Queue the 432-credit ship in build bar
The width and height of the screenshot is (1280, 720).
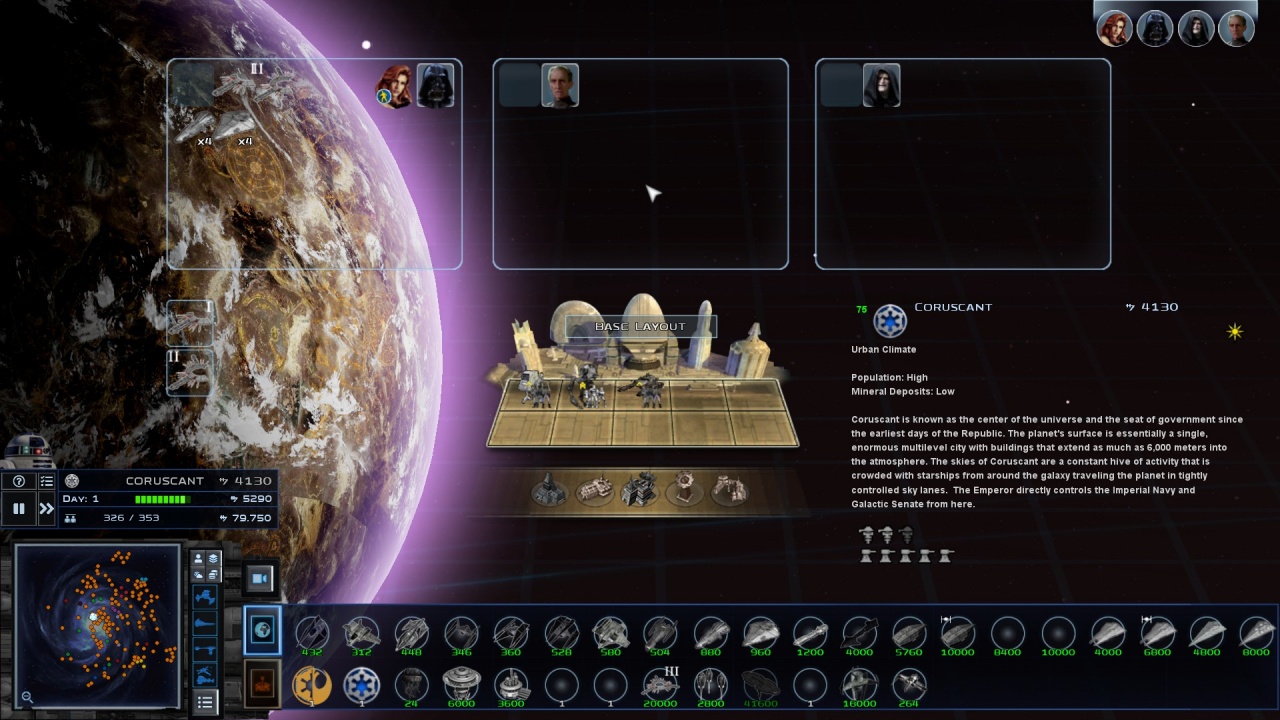click(x=311, y=634)
